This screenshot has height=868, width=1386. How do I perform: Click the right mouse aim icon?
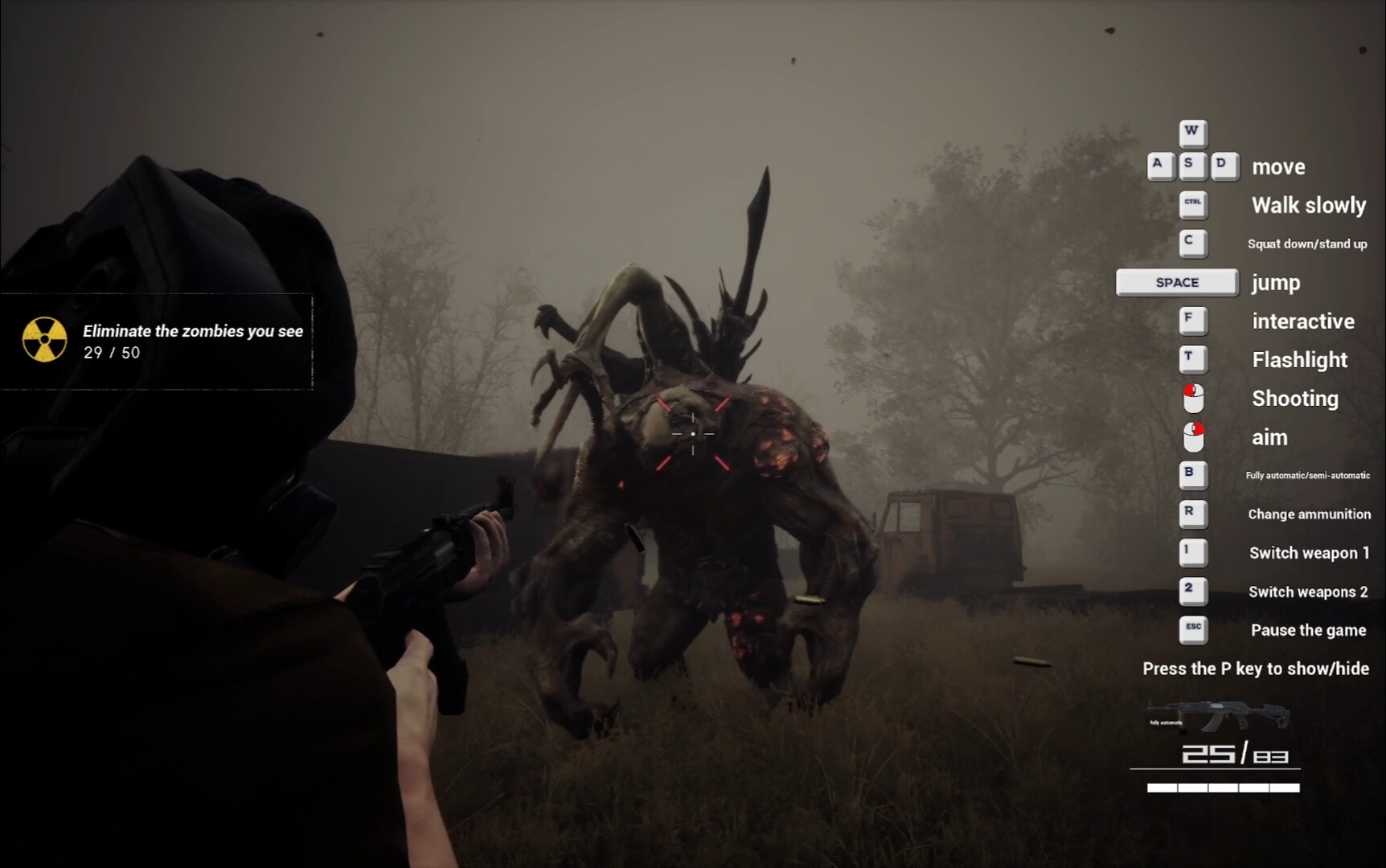click(1193, 437)
